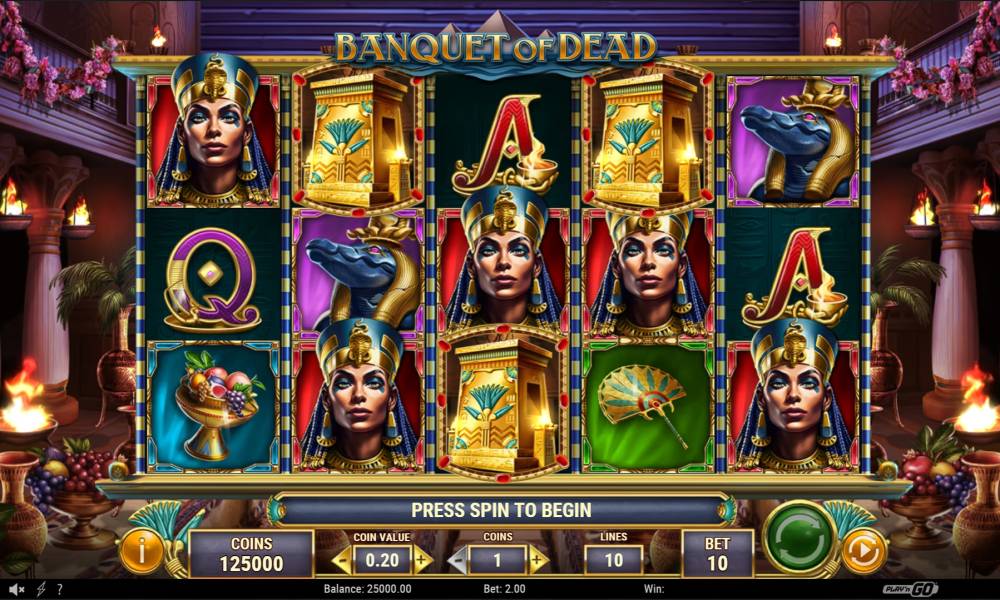Toggle the sound speaker icon
The width and height of the screenshot is (1000, 600).
pyautogui.click(x=17, y=590)
